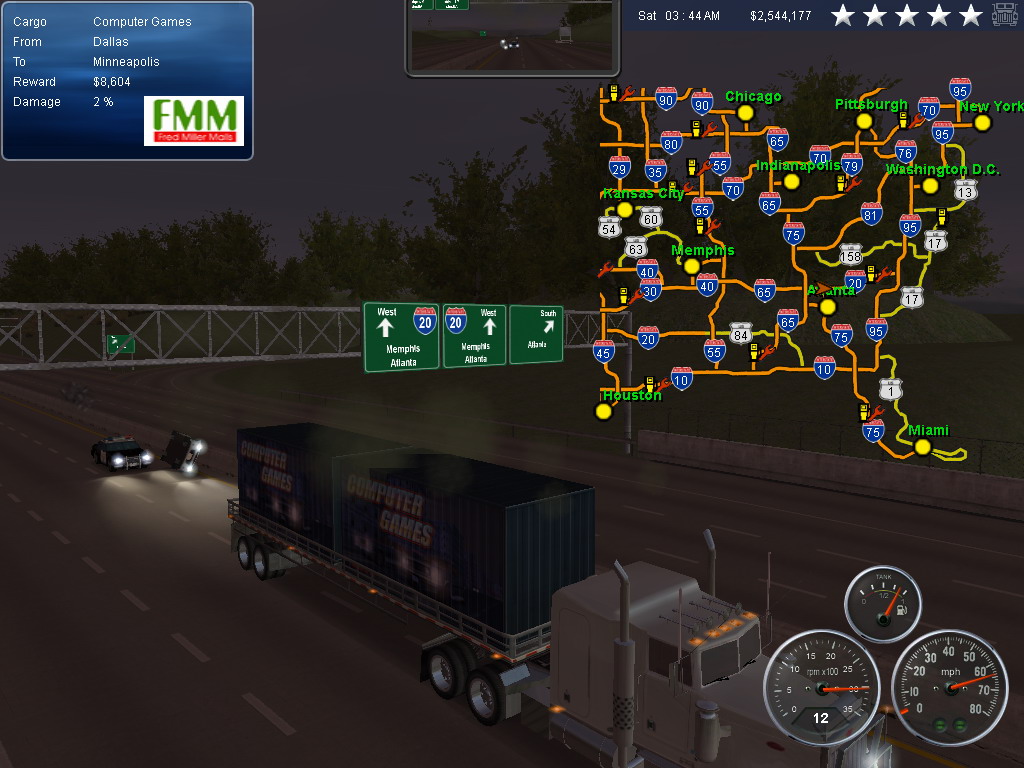1024x768 pixels.
Task: Click the New York city marker
Action: [x=982, y=123]
